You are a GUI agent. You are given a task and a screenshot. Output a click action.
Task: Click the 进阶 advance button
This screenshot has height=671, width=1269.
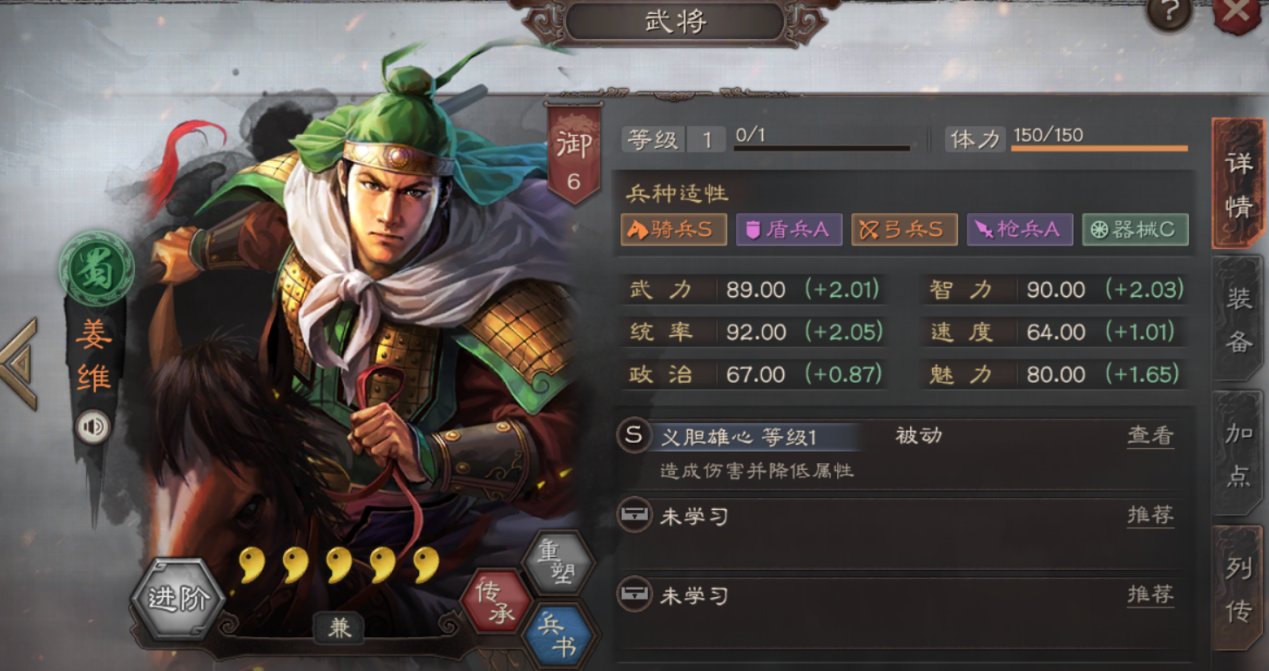point(176,598)
